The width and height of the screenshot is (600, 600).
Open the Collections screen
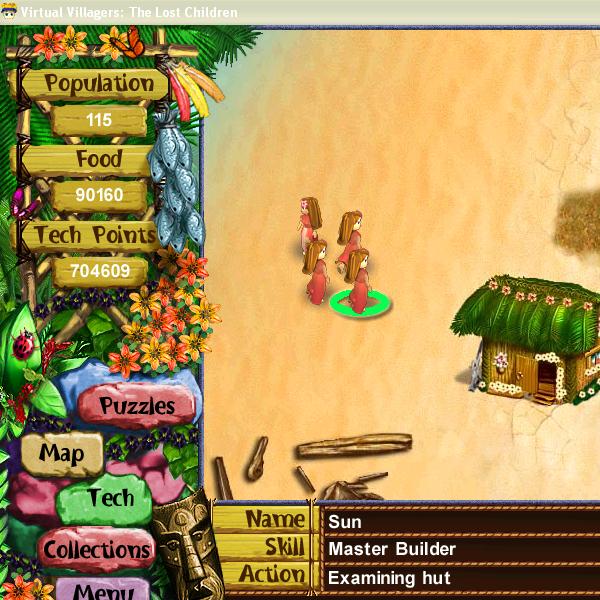tap(97, 549)
